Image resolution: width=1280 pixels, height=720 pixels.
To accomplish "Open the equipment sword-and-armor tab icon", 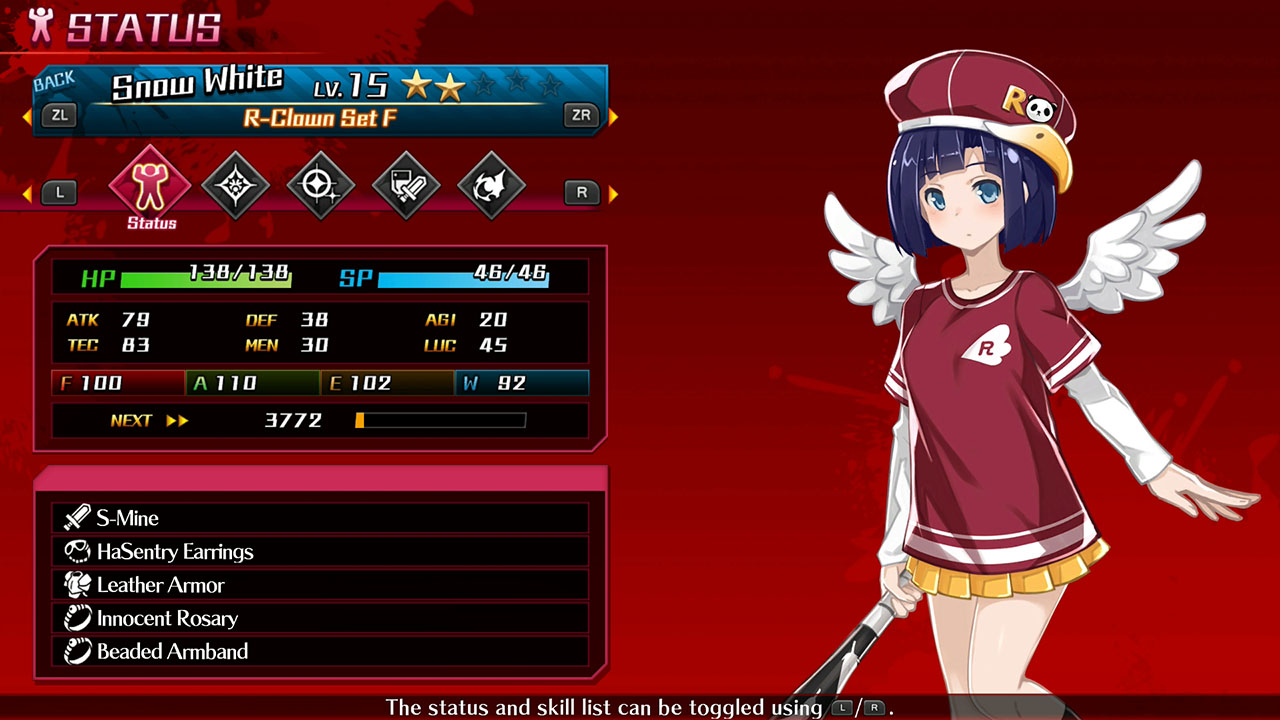I will click(406, 185).
